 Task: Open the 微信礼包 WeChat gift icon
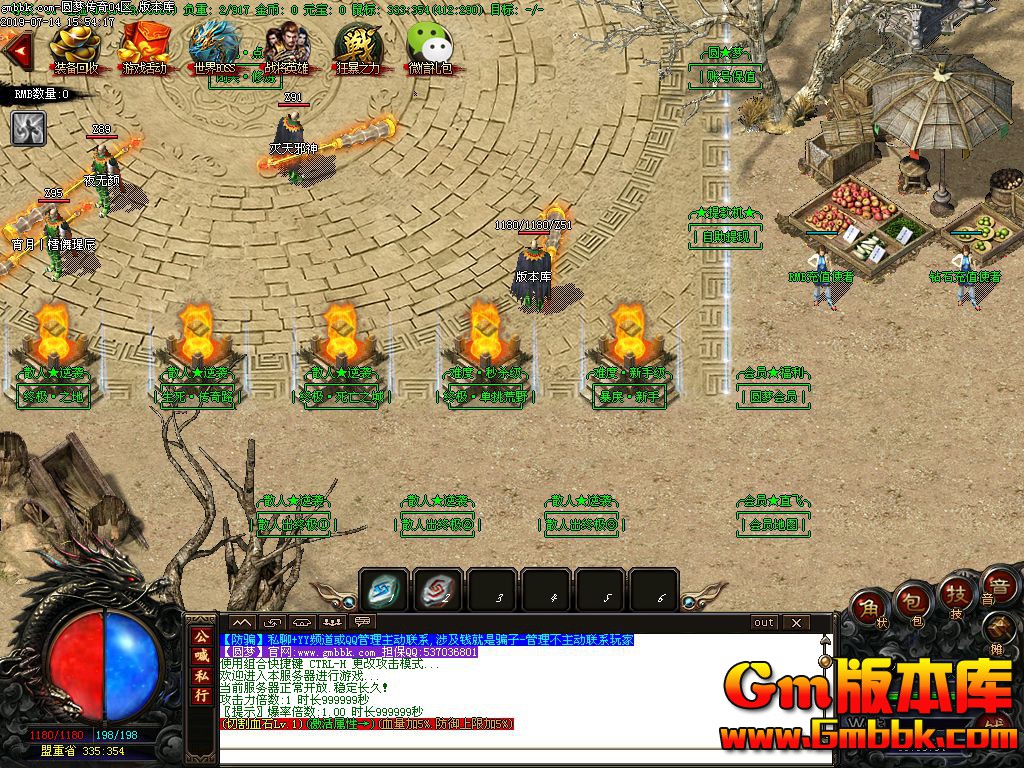coord(430,48)
